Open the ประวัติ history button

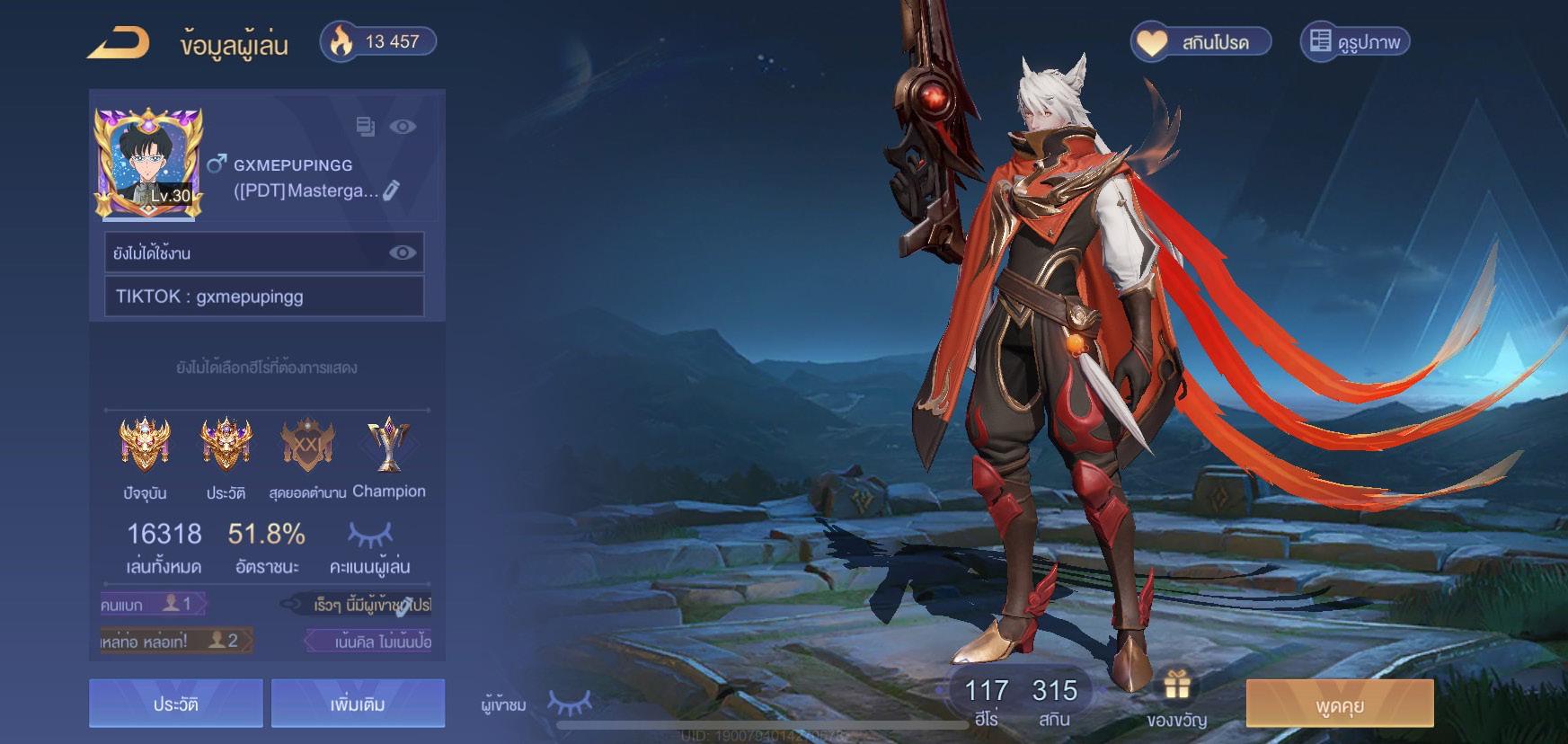point(176,704)
